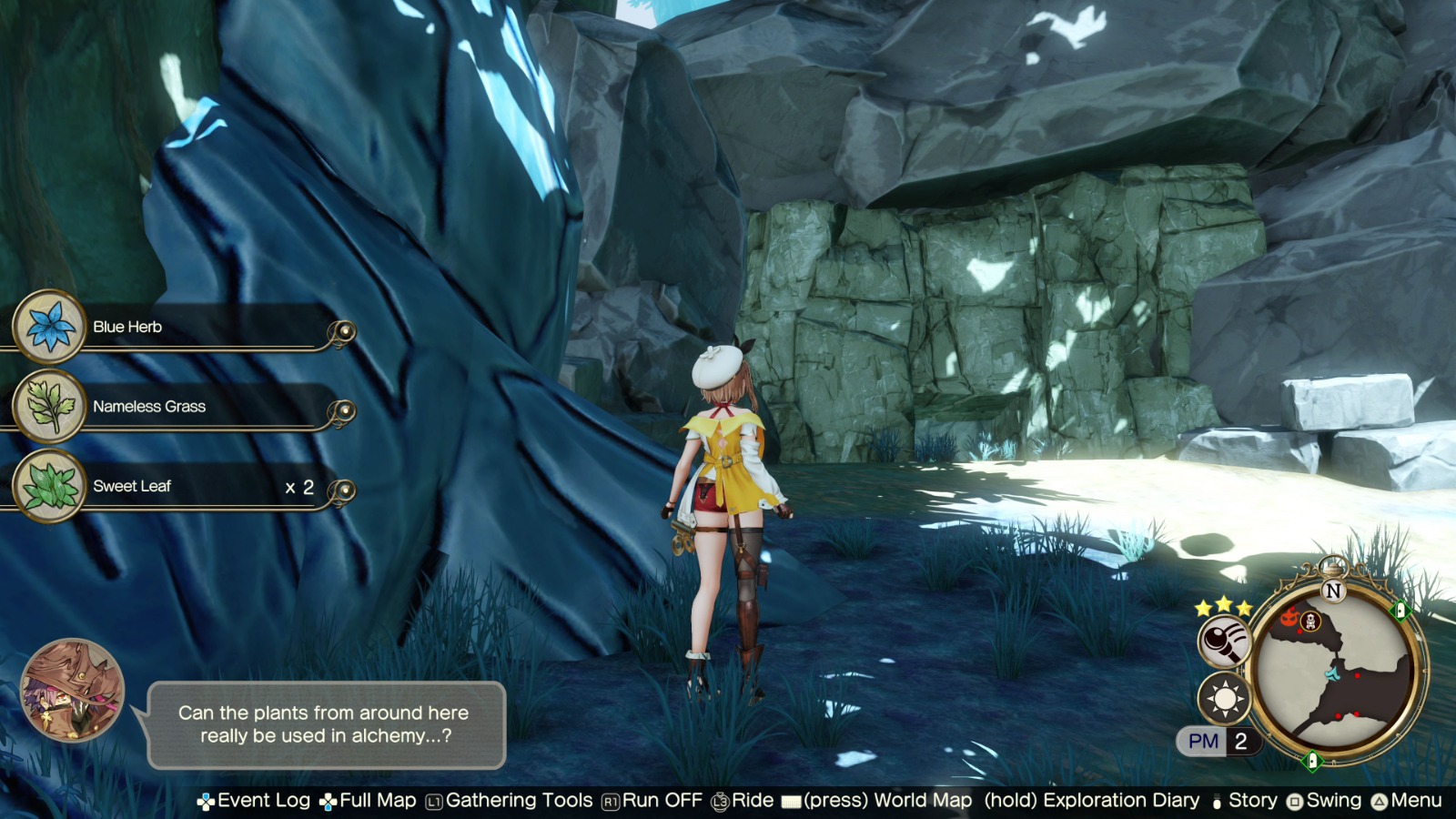Click the Story option in the control bar
Image resolution: width=1456 pixels, height=819 pixels.
pos(1252,802)
